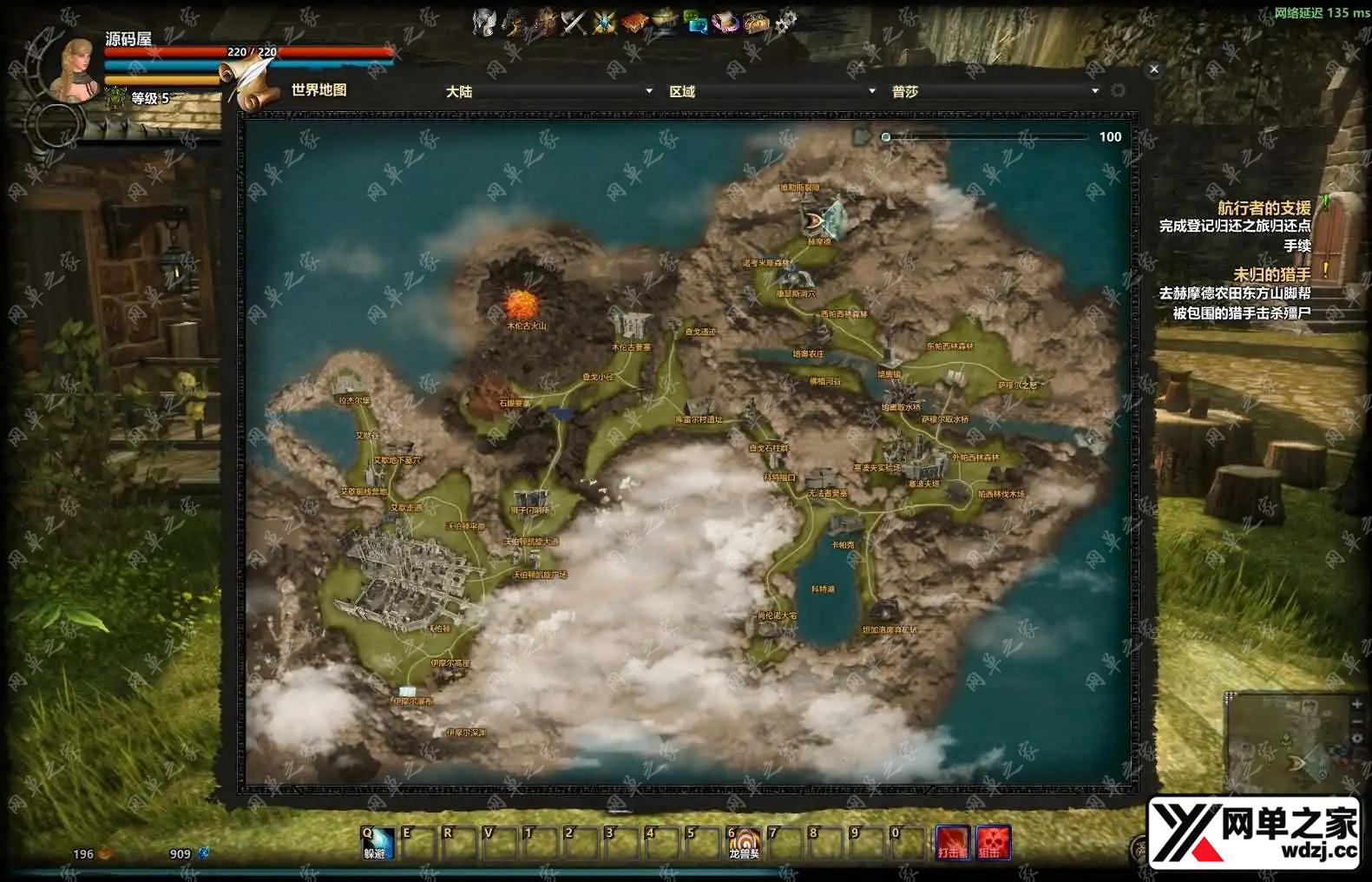Open the gear settings icon in top toolbar
The height and width of the screenshot is (882, 1372).
785,23
